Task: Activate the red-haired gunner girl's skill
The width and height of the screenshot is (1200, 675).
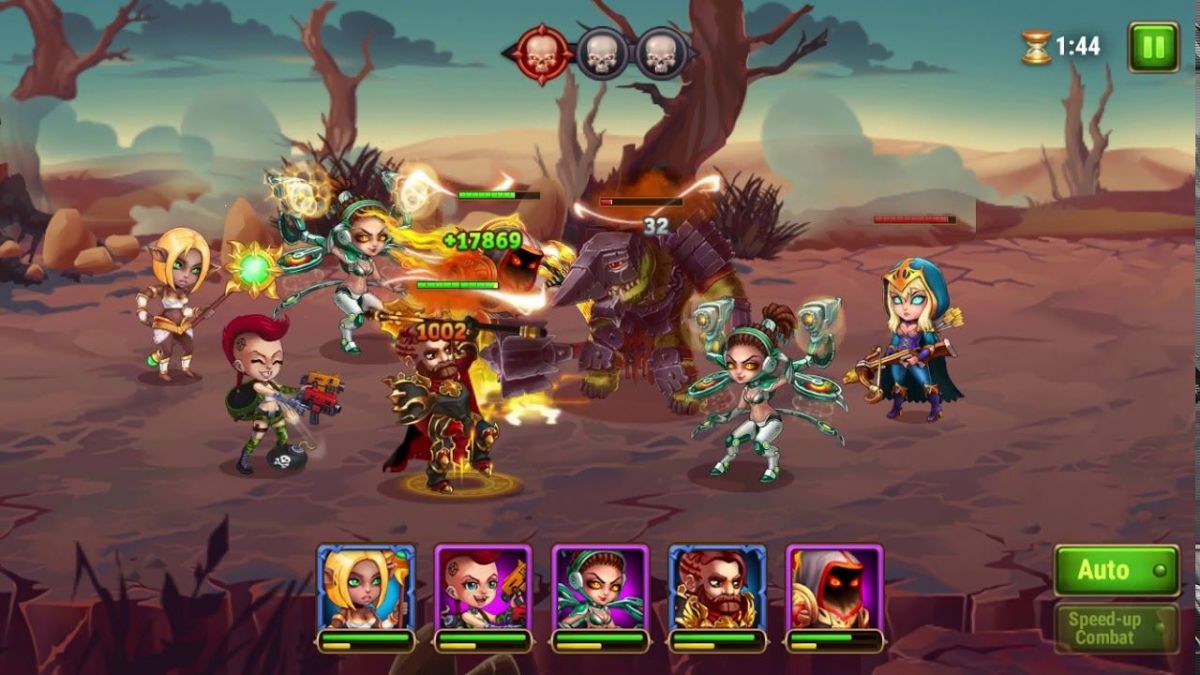Action: pos(483,588)
